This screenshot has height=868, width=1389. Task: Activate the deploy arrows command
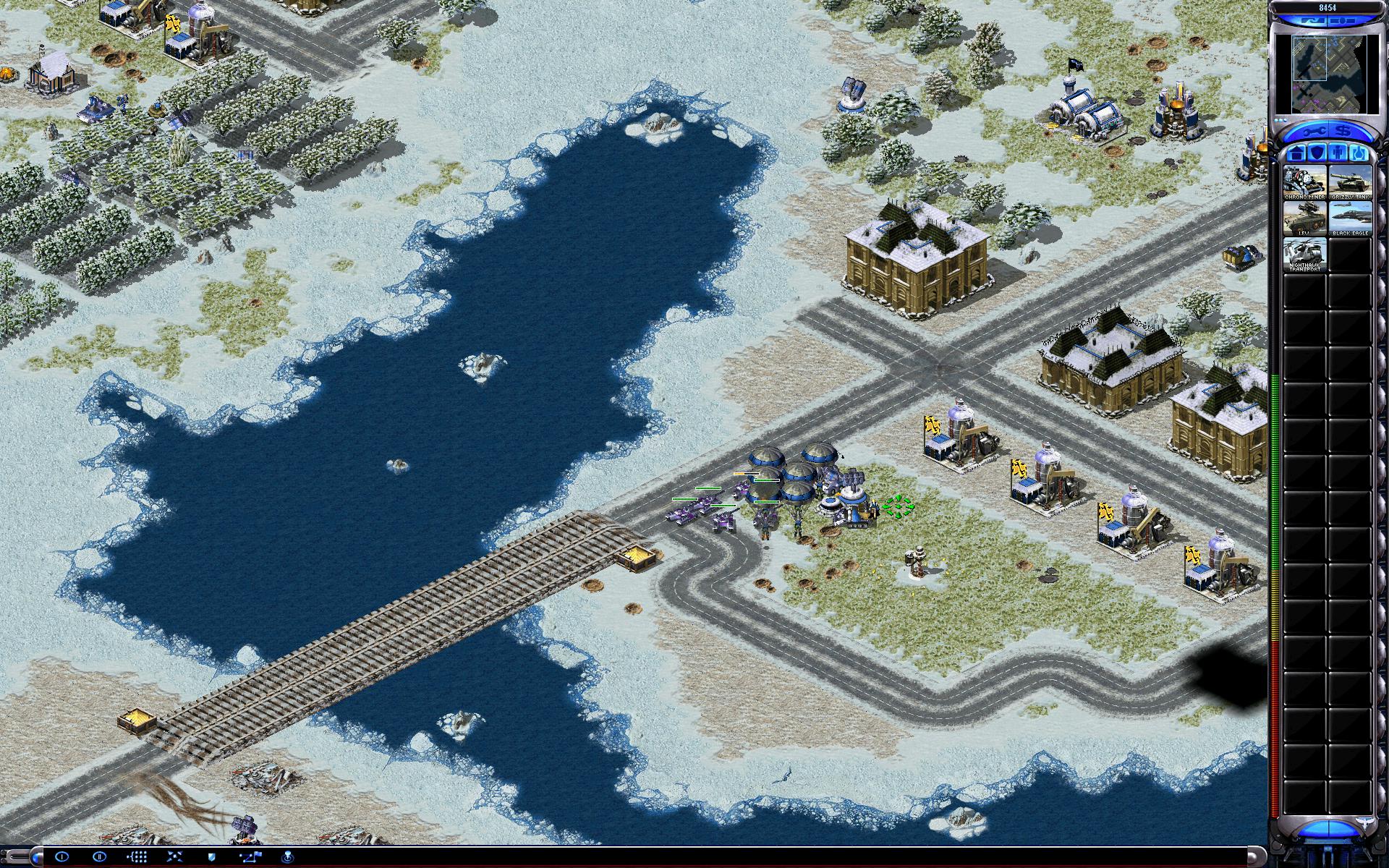pyautogui.click(x=174, y=857)
